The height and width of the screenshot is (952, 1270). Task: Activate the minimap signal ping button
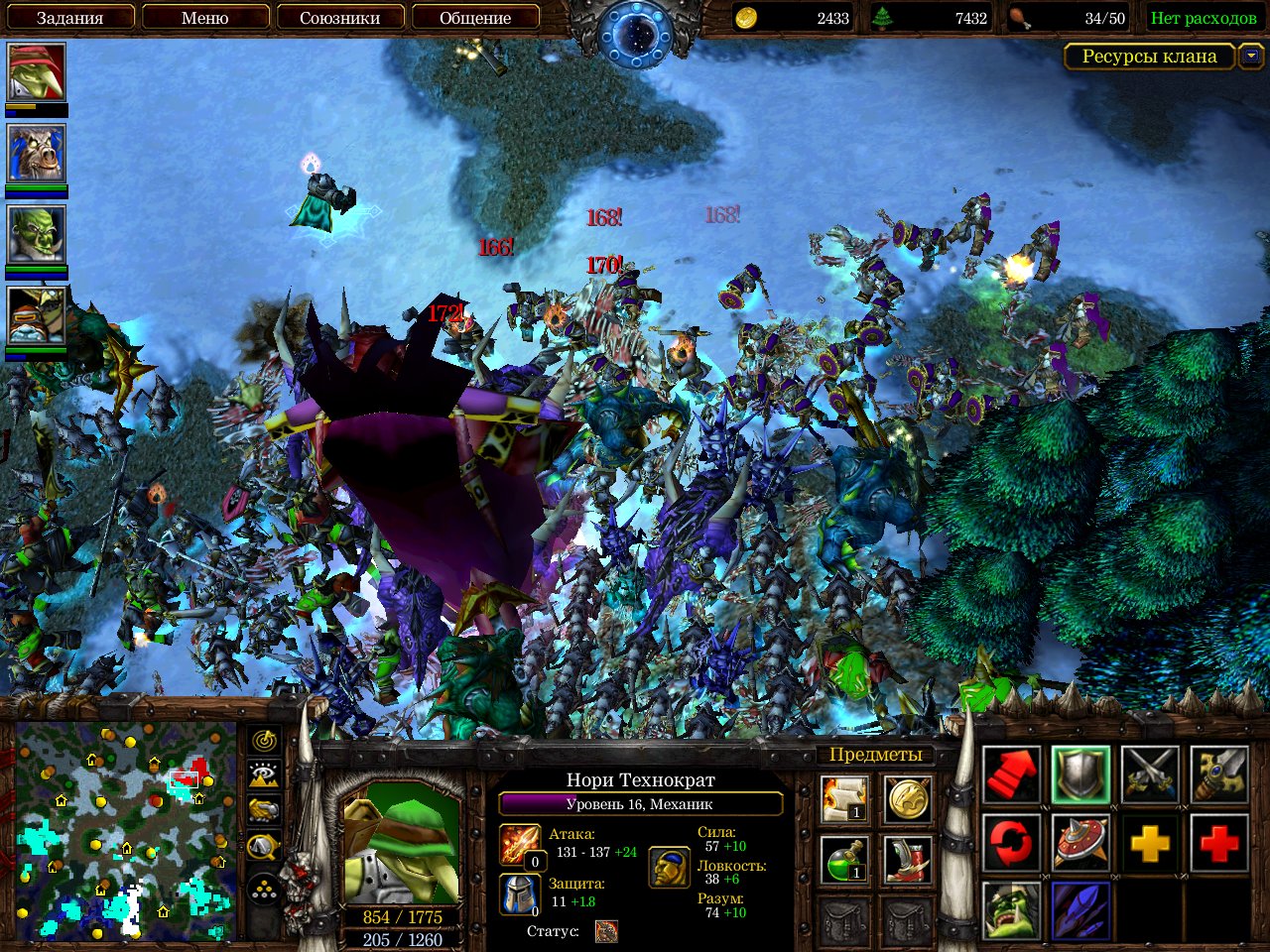264,740
